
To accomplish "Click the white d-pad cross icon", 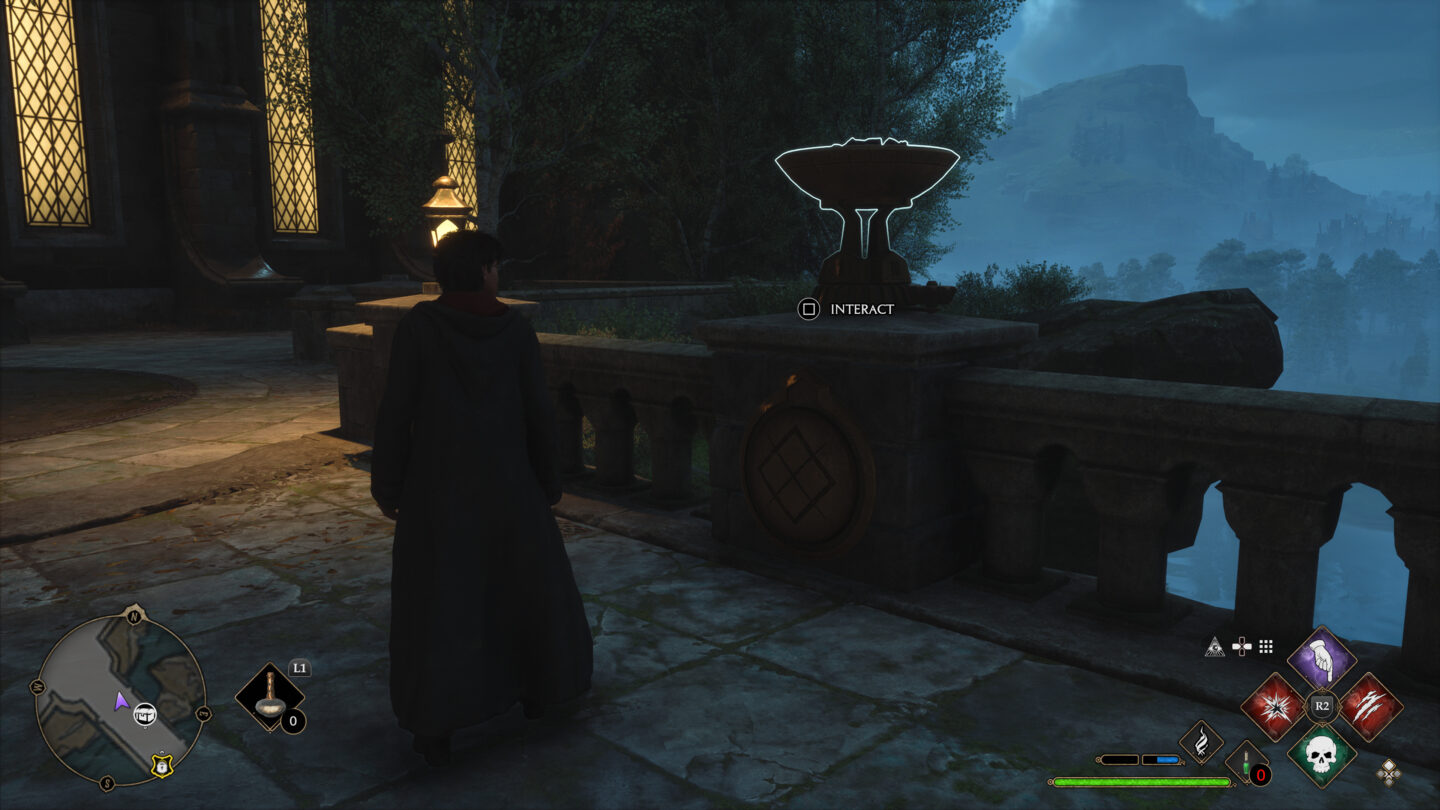I will click(x=1241, y=647).
